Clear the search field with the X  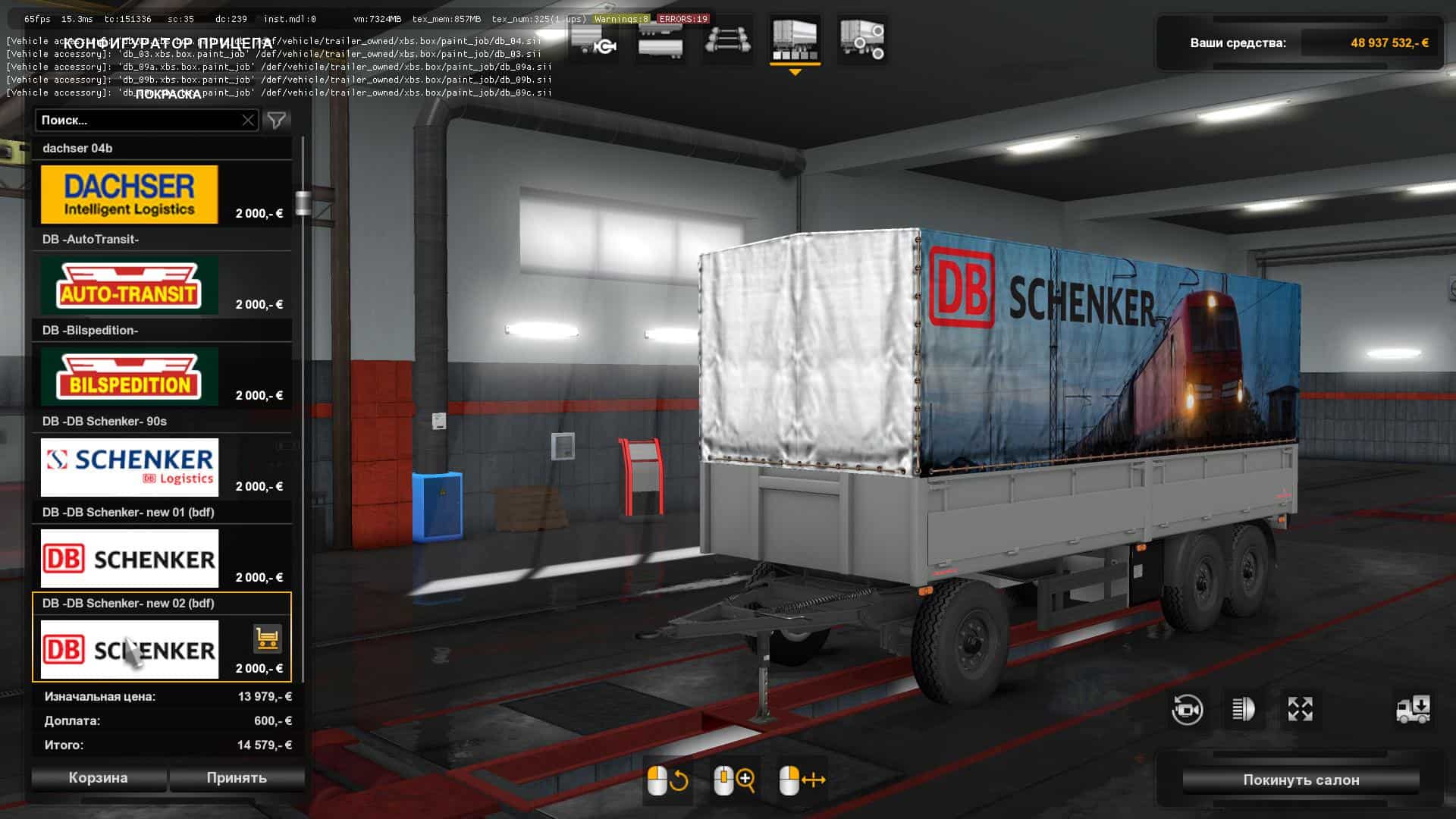click(248, 121)
